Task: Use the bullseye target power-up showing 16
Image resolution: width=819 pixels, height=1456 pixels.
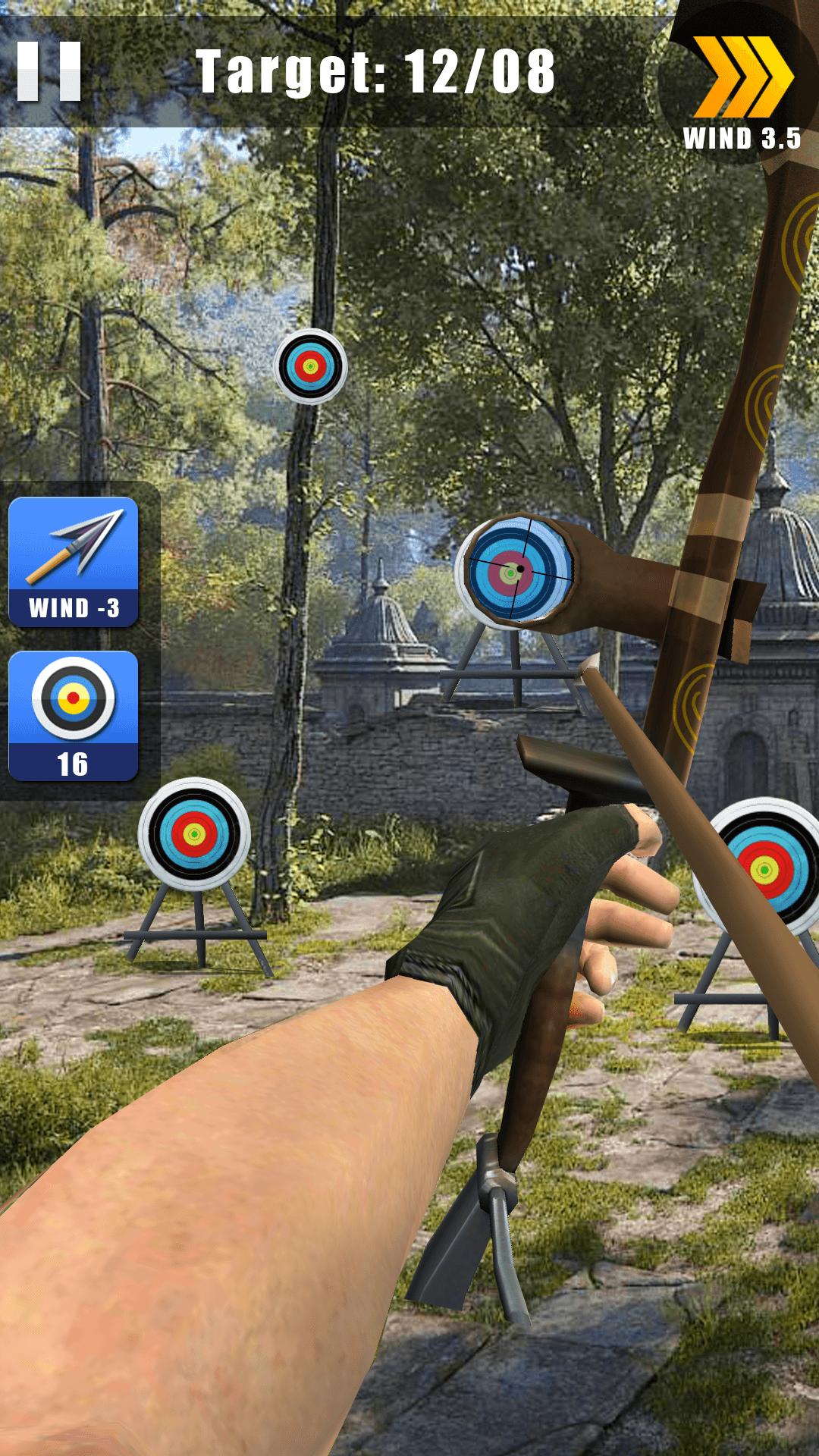Action: [74, 715]
